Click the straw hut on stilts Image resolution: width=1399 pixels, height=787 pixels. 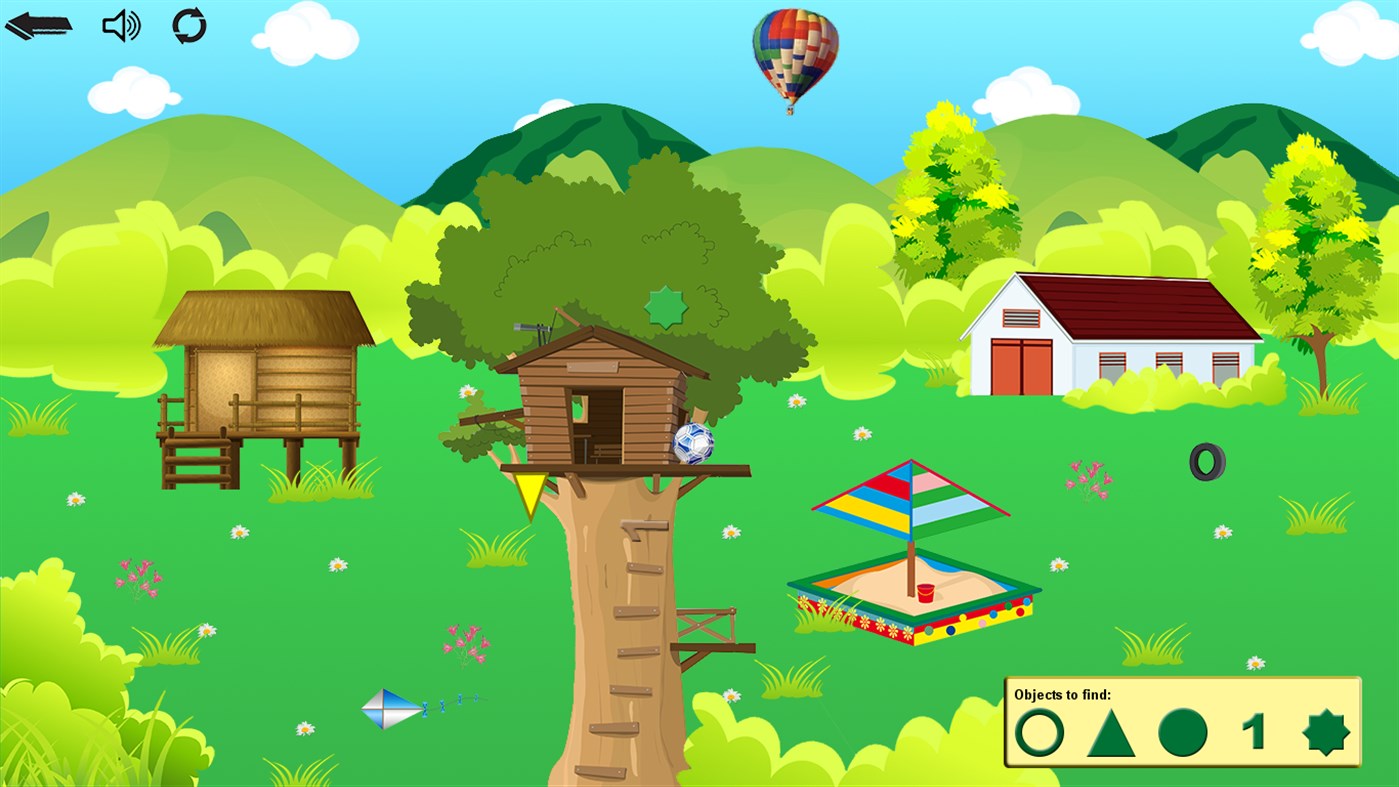pos(268,380)
